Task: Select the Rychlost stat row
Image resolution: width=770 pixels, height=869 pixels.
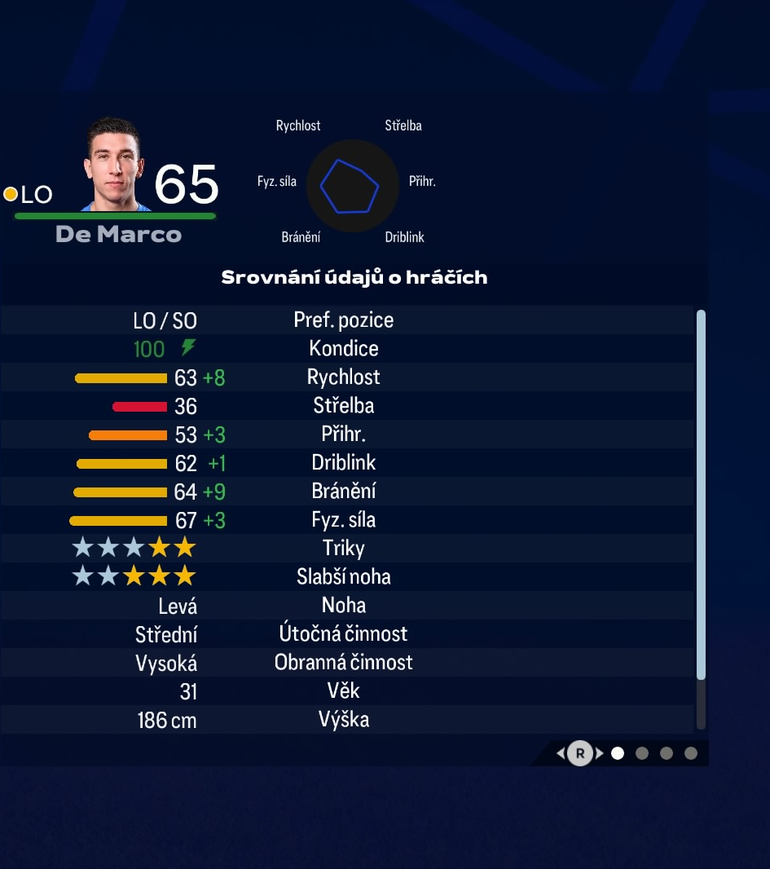Action: [345, 377]
